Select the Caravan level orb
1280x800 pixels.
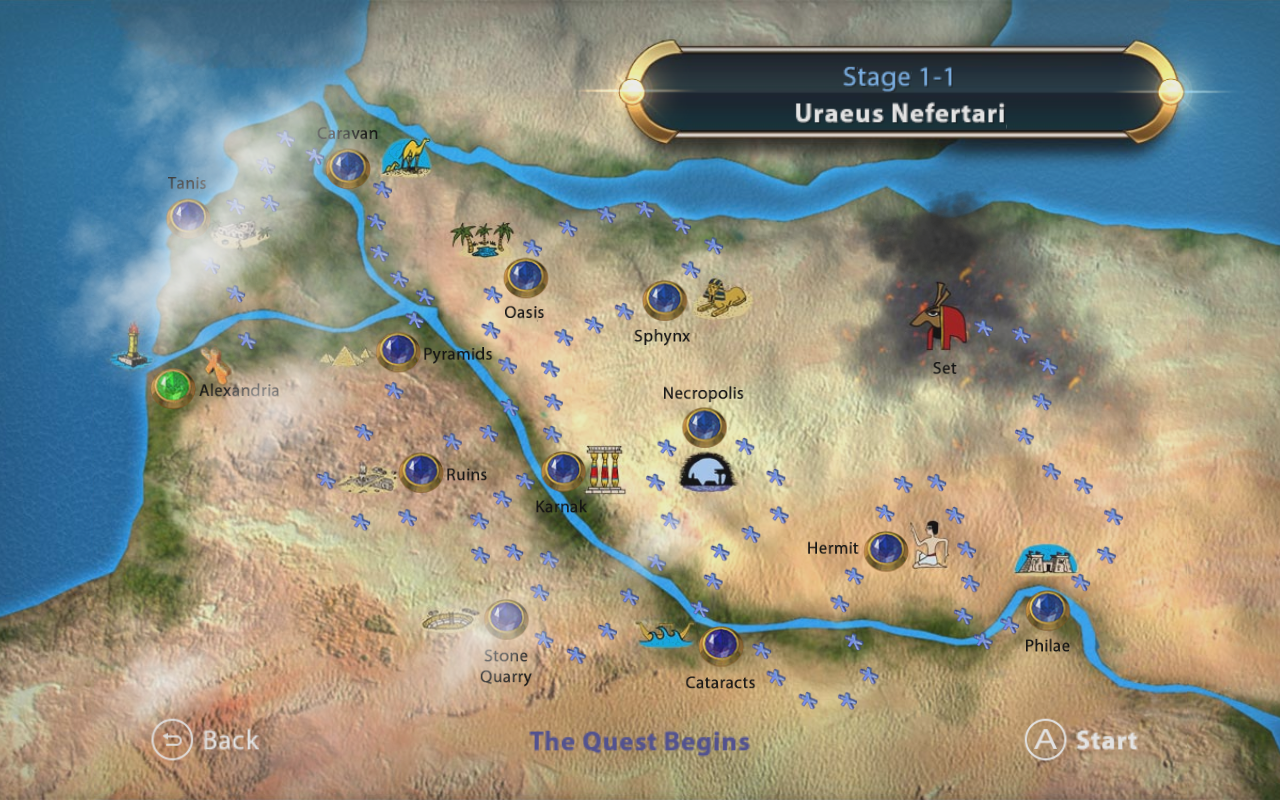(x=348, y=167)
